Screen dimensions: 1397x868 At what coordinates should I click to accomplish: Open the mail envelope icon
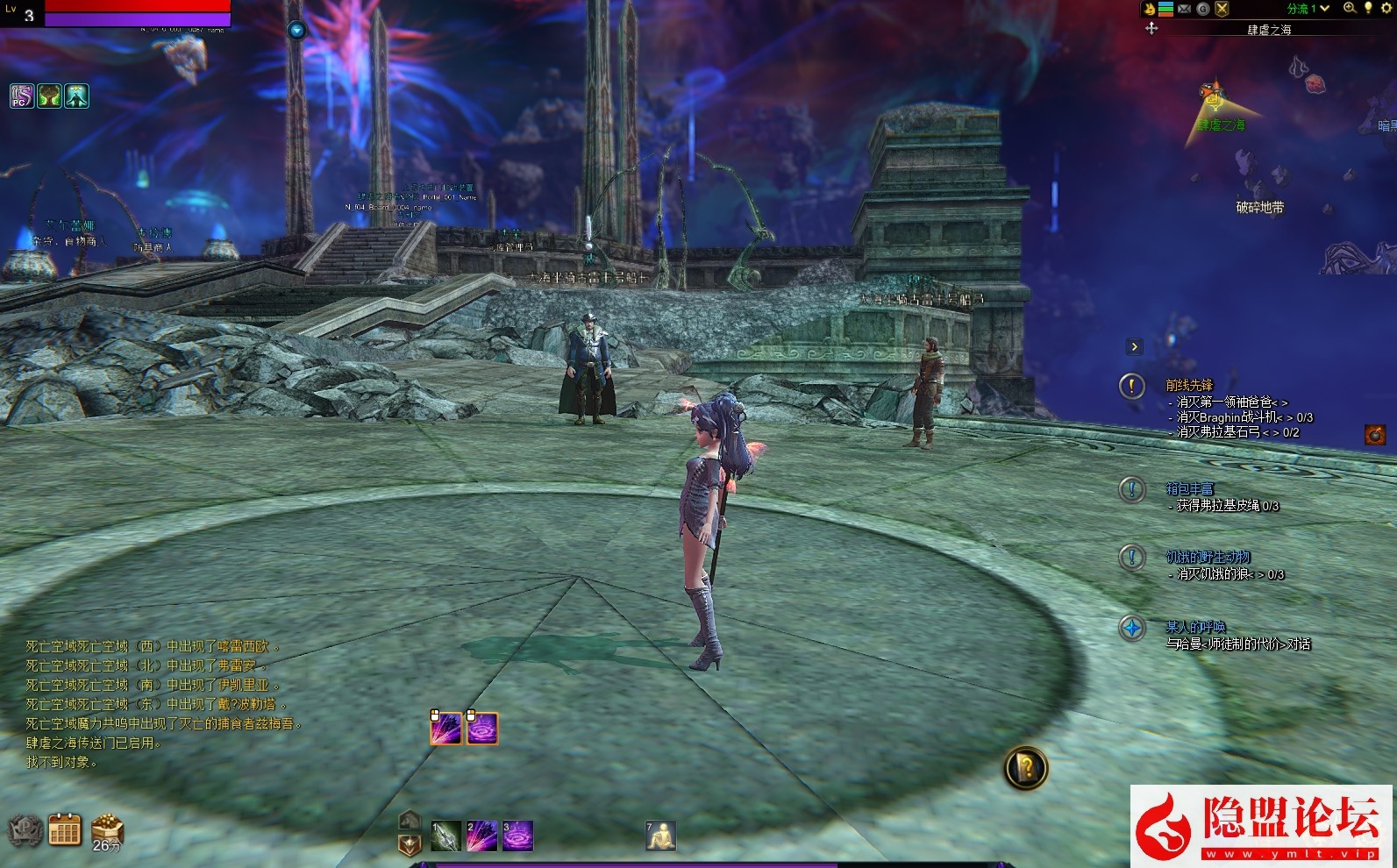pos(1184,9)
